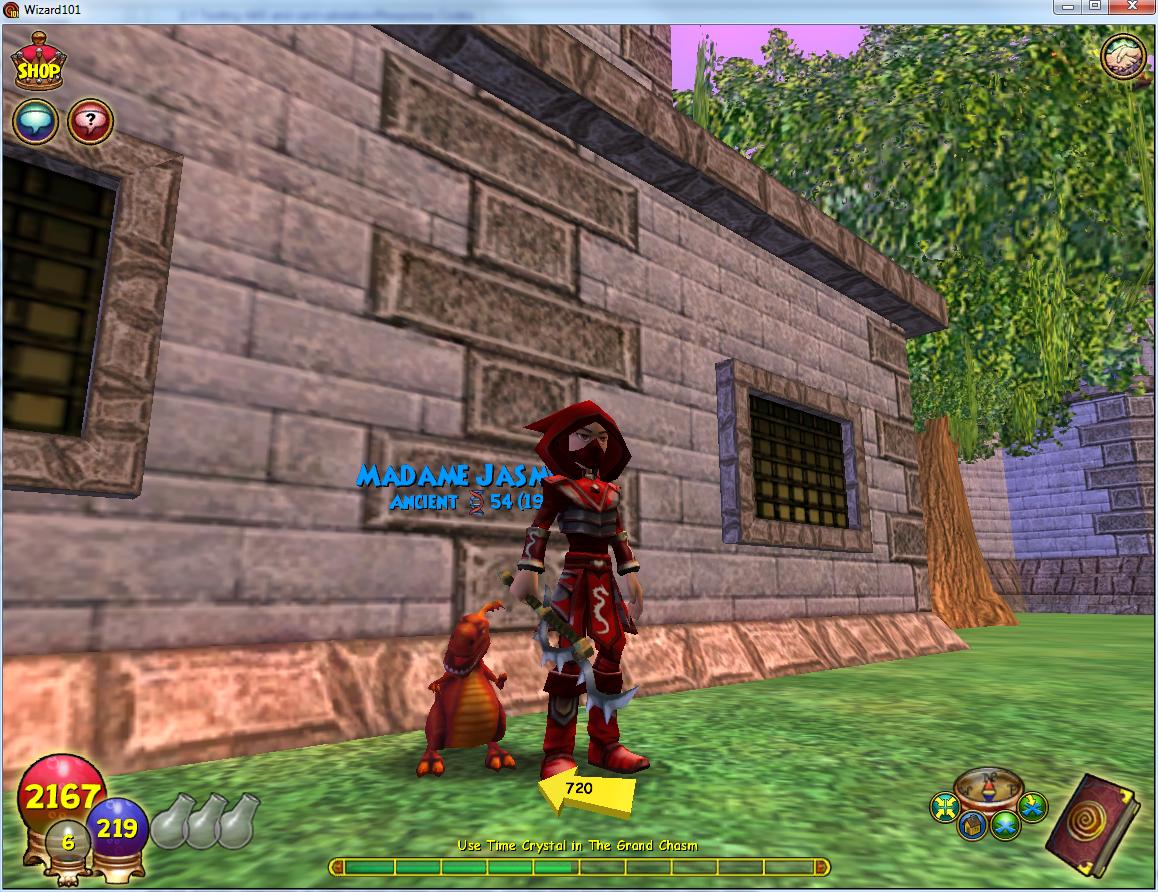This screenshot has width=1158, height=892.
Task: Teleport home with the house icon
Action: 972,826
